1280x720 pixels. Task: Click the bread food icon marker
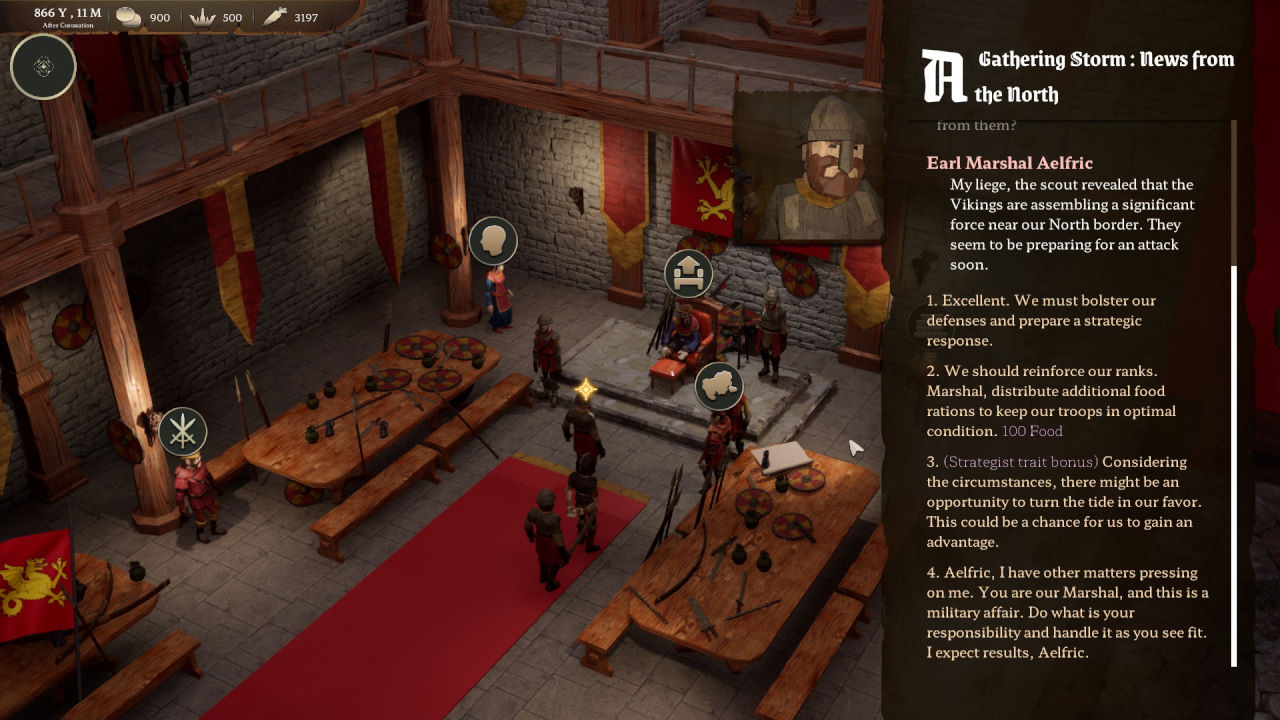coord(719,385)
